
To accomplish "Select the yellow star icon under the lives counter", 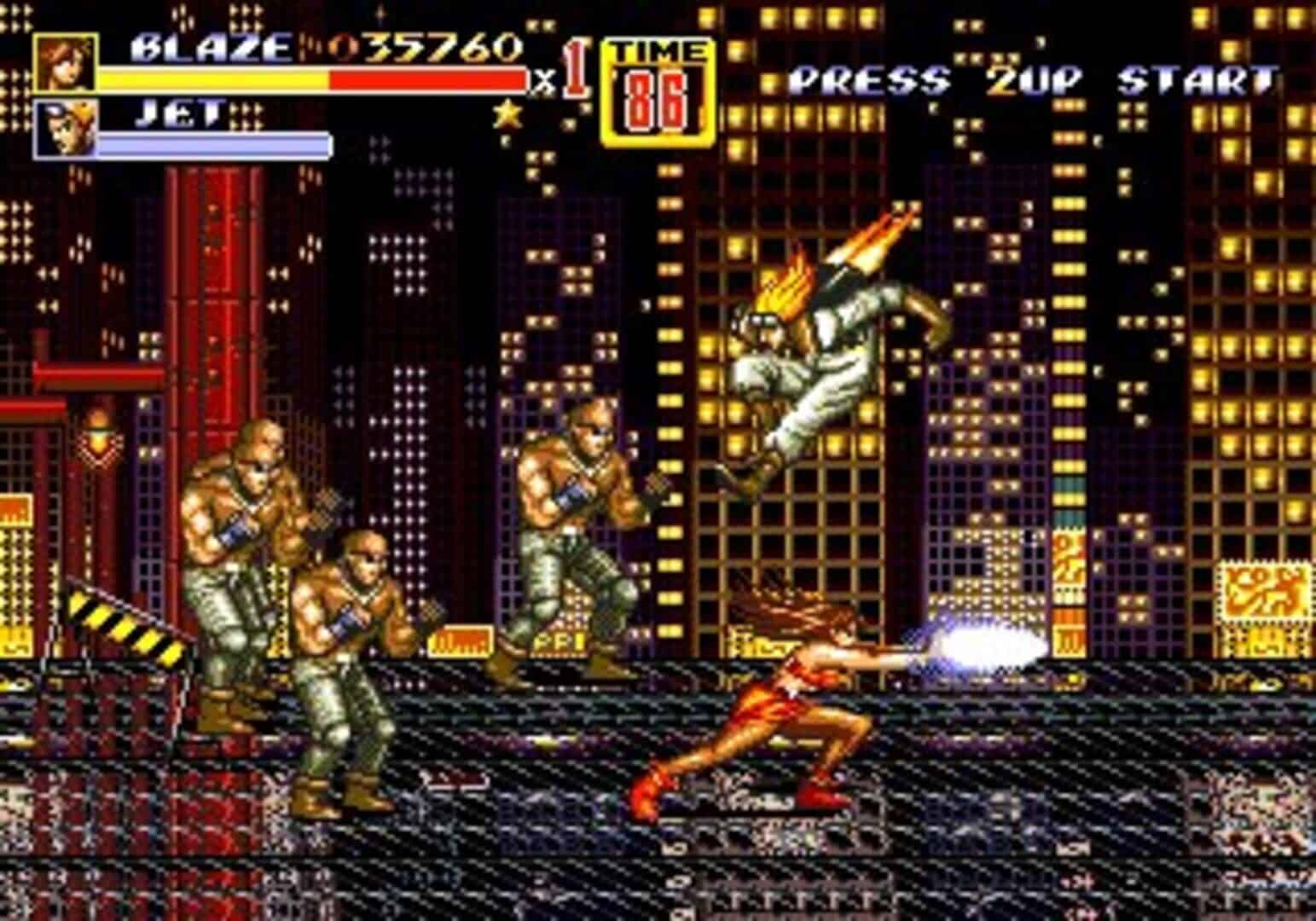I will pyautogui.click(x=507, y=111).
